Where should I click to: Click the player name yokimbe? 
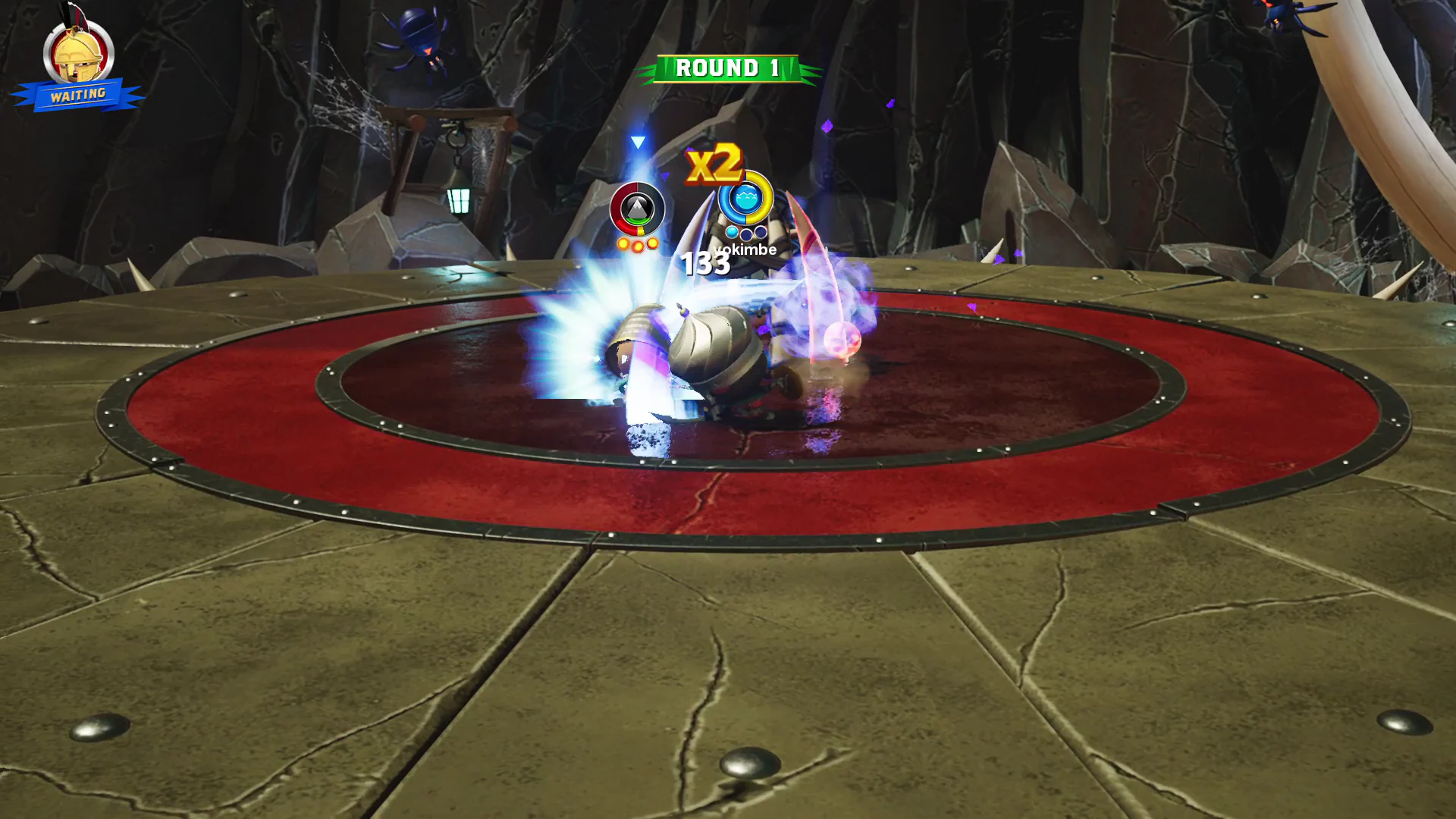pyautogui.click(x=745, y=249)
